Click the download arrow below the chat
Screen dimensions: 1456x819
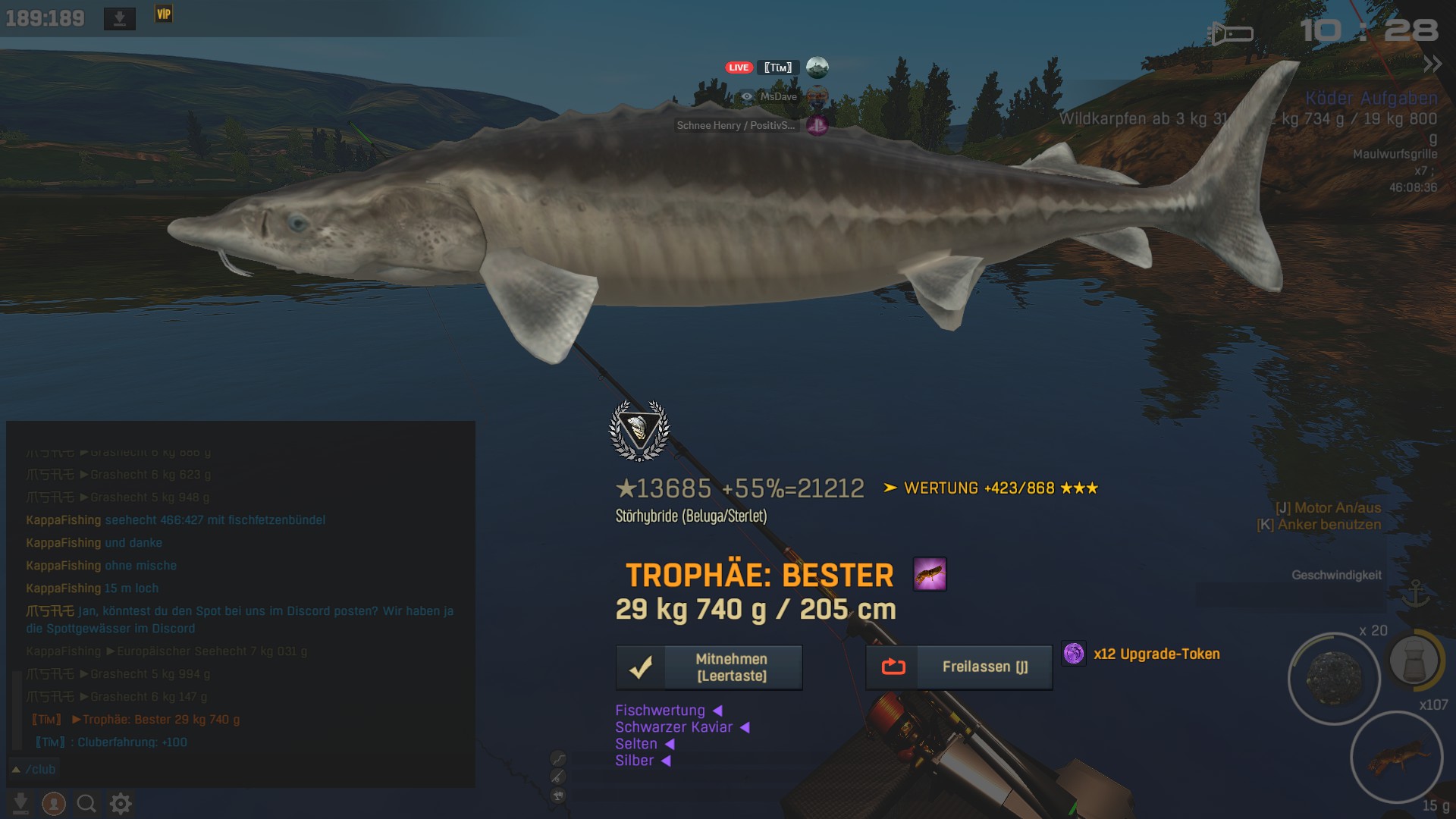(x=21, y=803)
